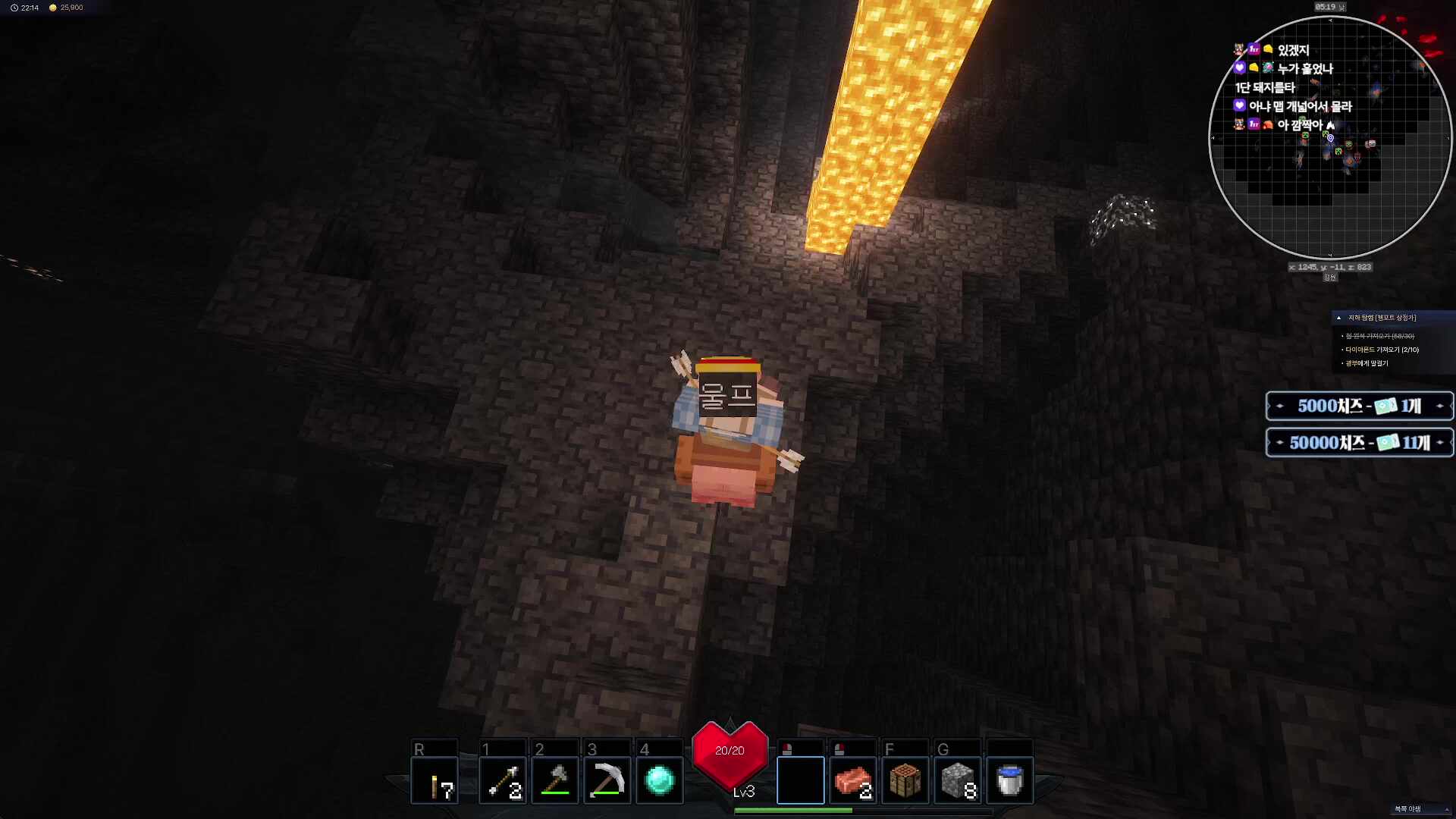Choose the crafting table slot
This screenshot has width=1456, height=819.
[x=905, y=780]
